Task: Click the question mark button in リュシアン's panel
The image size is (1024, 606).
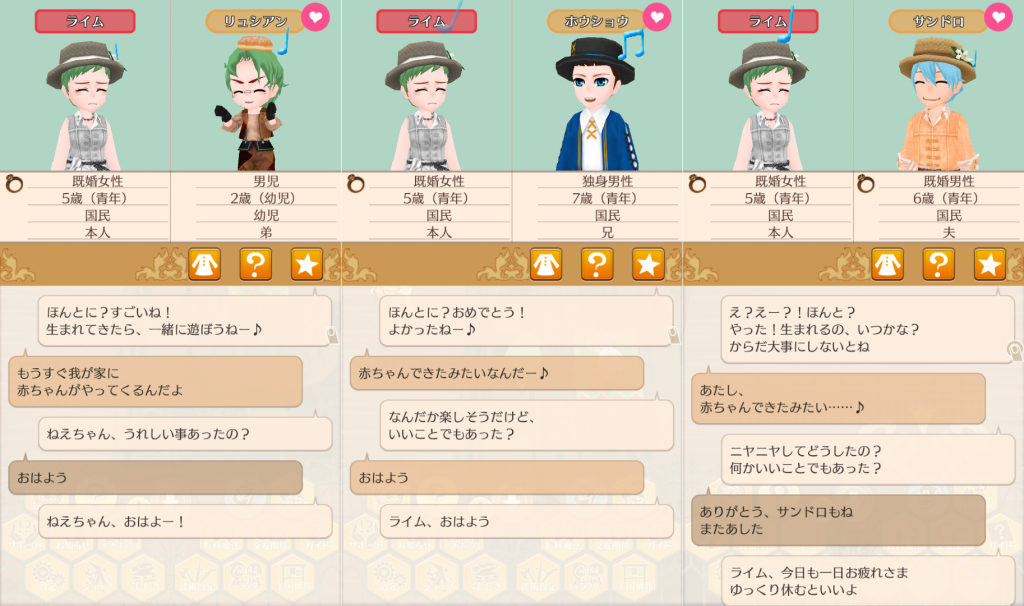Action: (256, 264)
